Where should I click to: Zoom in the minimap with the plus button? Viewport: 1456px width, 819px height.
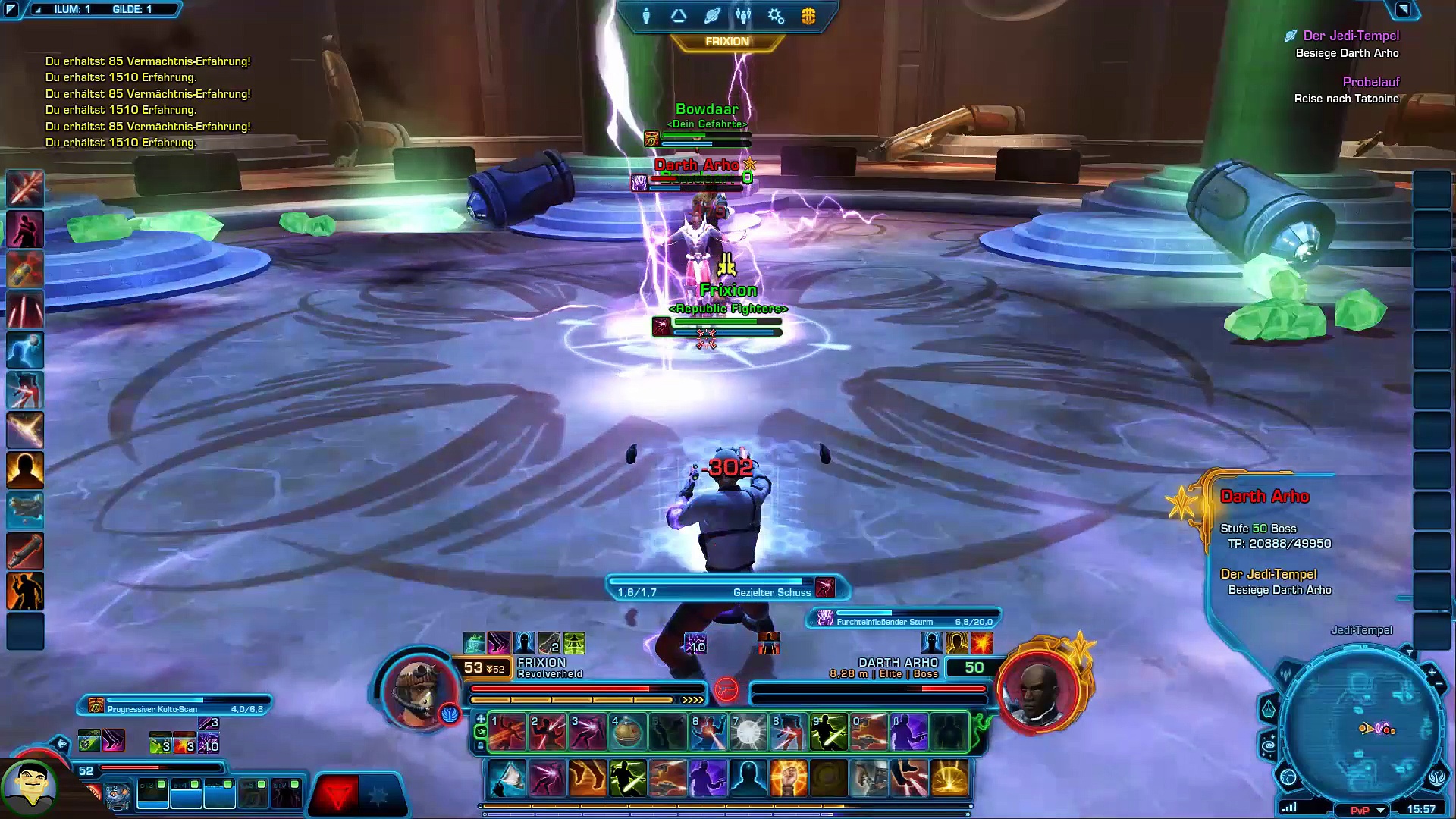(x=1432, y=672)
